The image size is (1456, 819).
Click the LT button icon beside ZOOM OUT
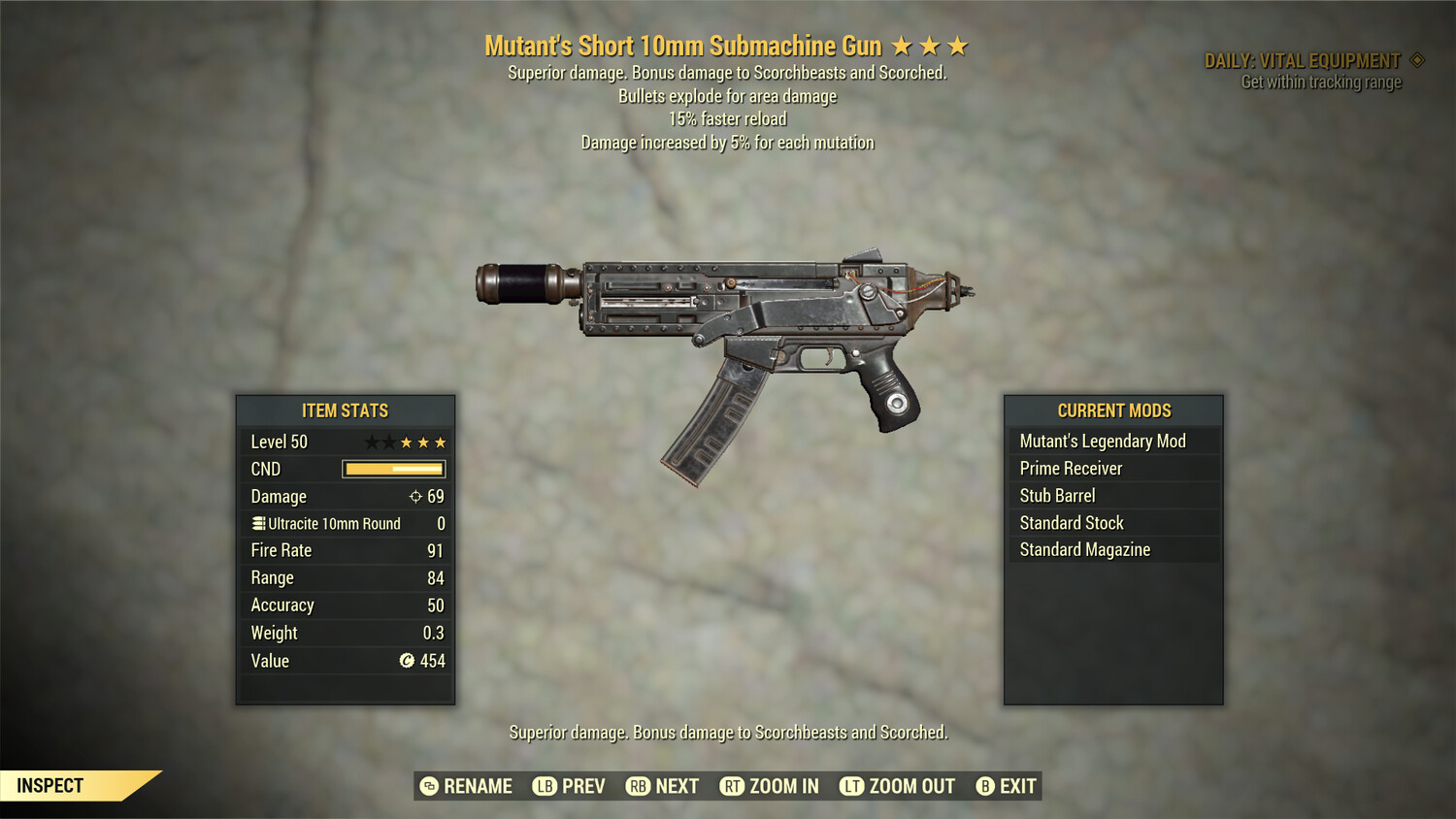coord(850,786)
